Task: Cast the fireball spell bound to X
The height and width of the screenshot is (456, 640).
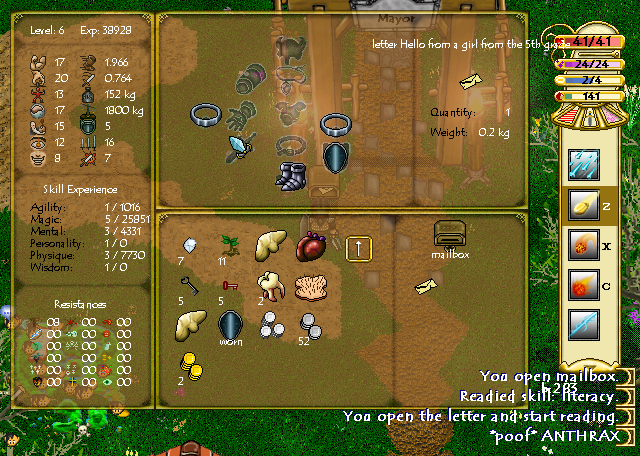Action: [x=583, y=244]
